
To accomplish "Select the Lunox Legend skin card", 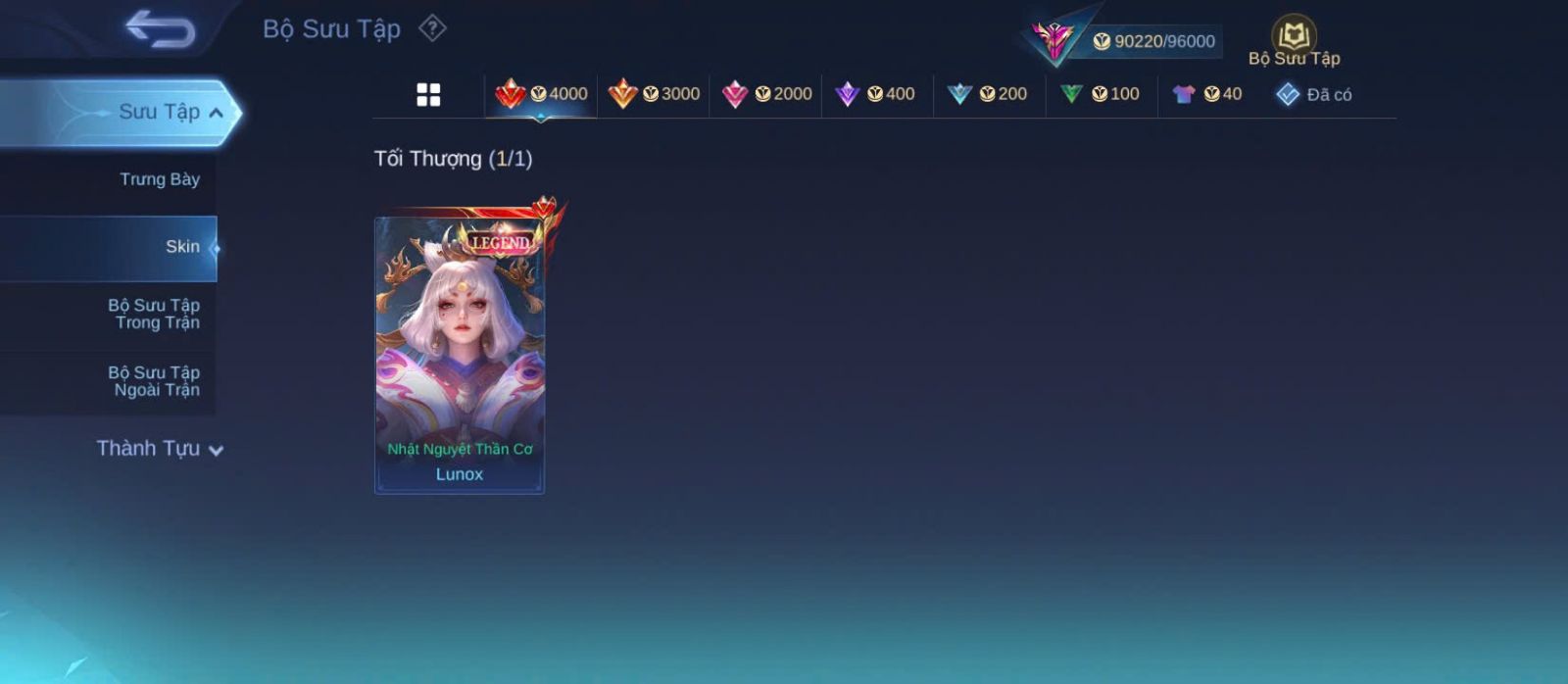I will (x=460, y=355).
